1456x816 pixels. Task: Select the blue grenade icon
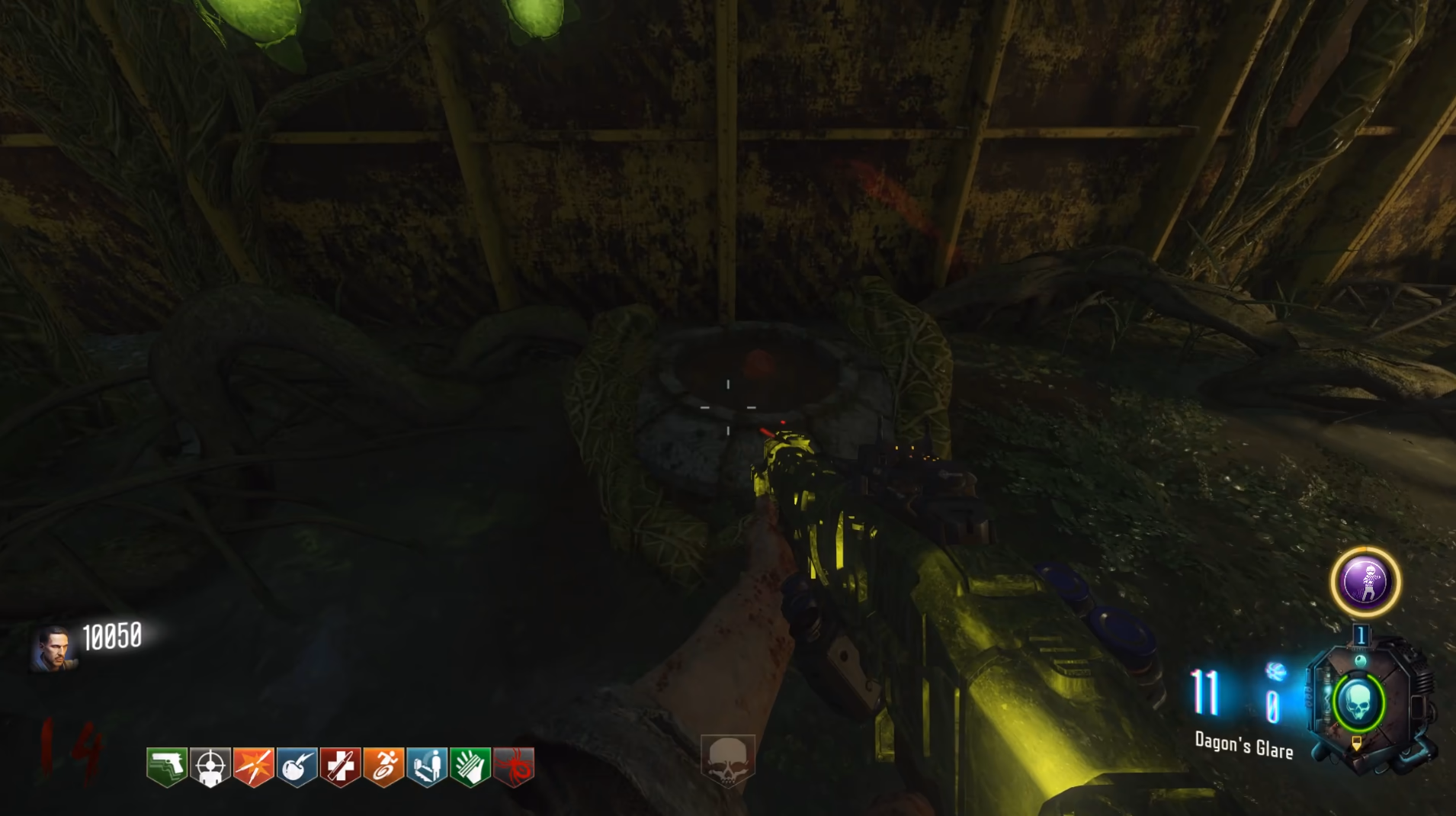click(1275, 672)
